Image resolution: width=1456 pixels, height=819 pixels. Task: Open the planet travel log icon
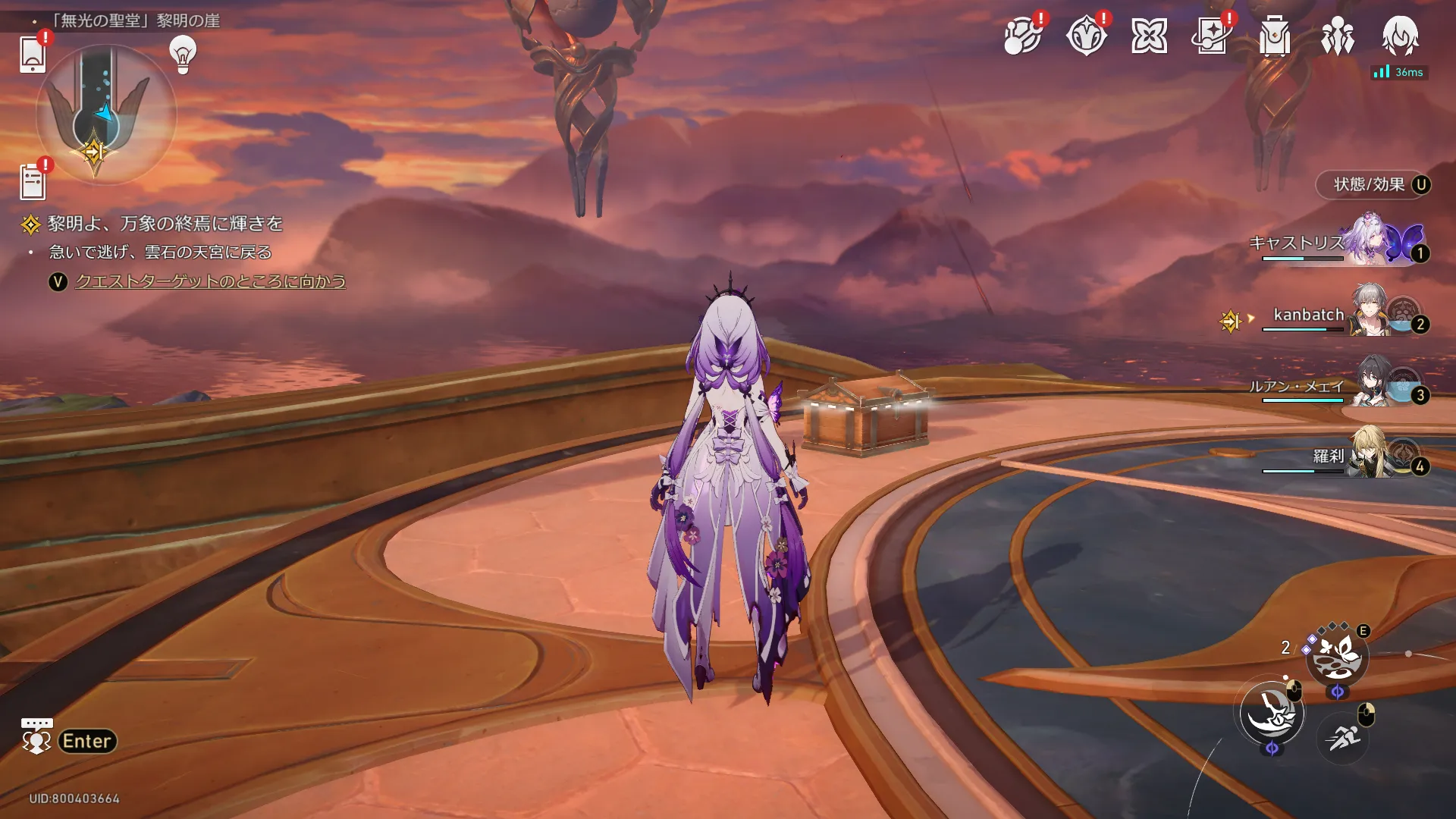coord(1021,36)
